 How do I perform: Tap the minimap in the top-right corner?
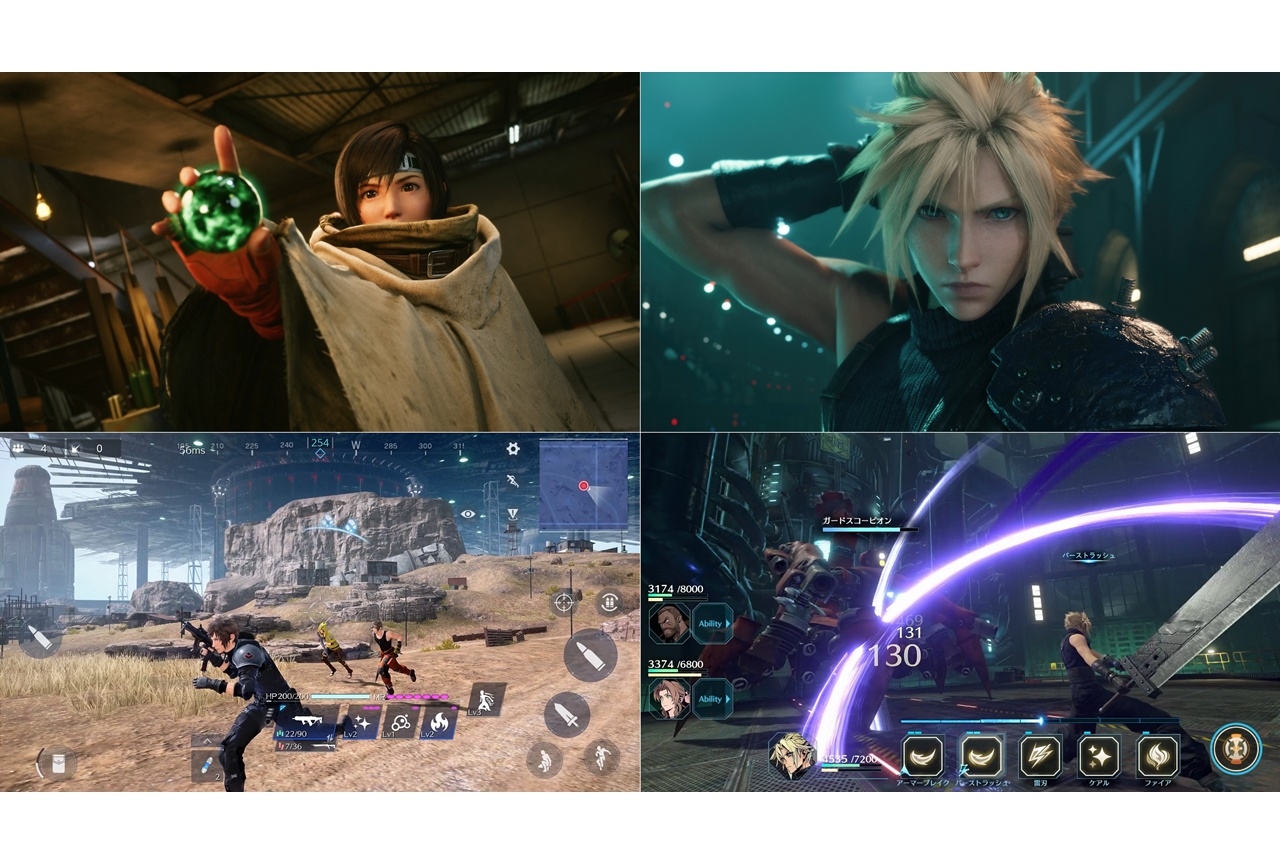(584, 486)
